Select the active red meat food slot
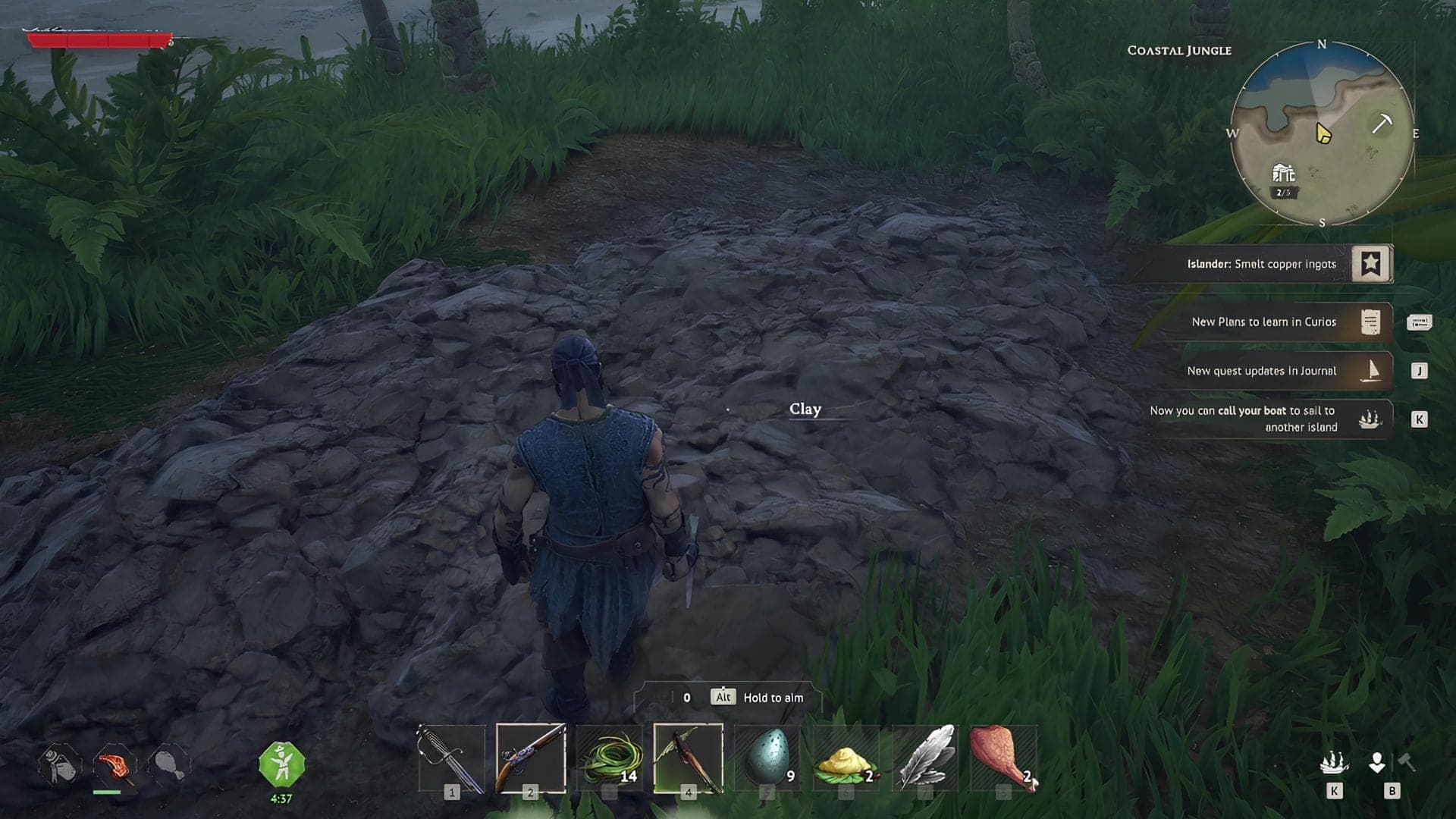 (115, 765)
